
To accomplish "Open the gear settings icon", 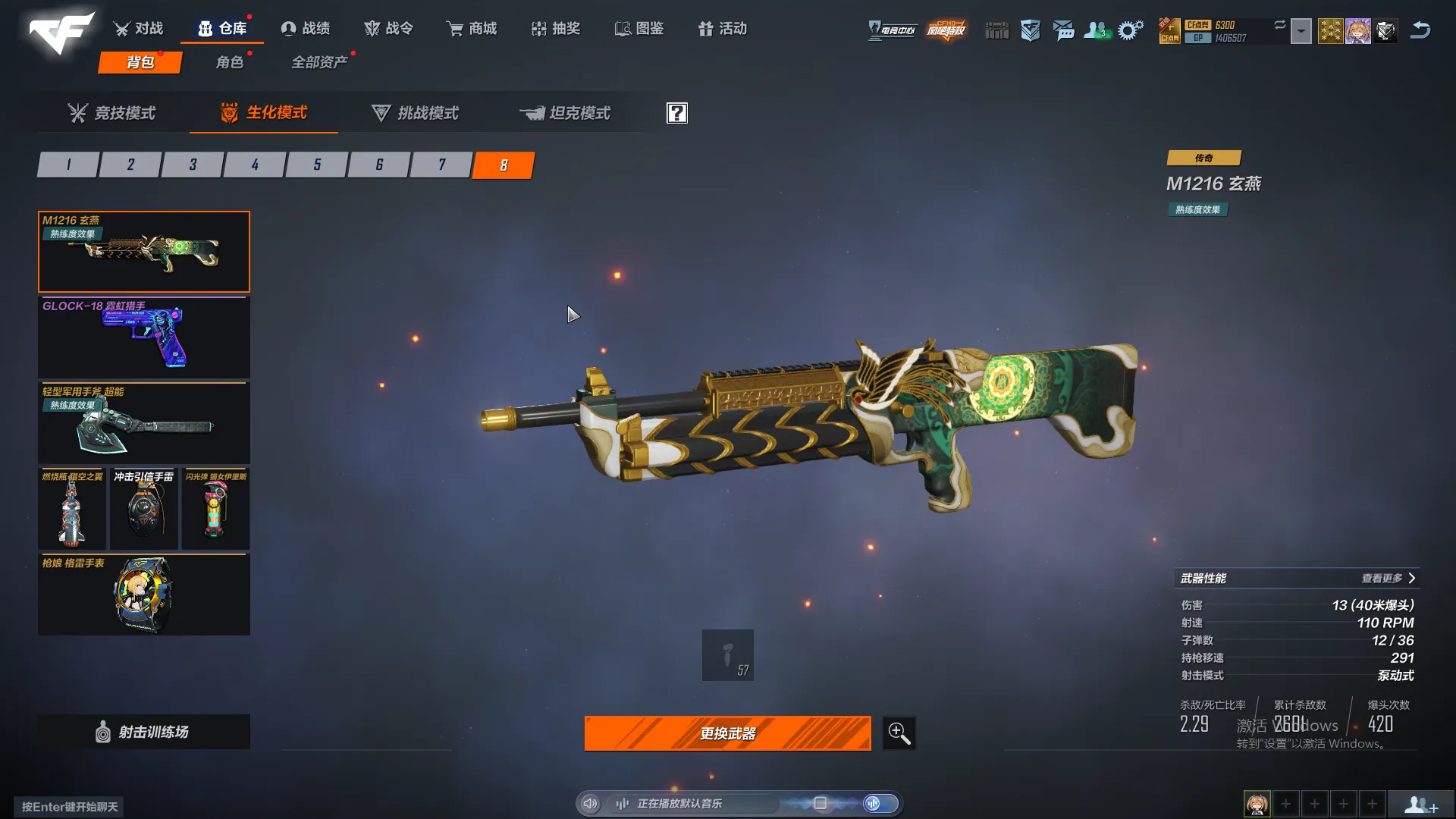I will point(1130,30).
